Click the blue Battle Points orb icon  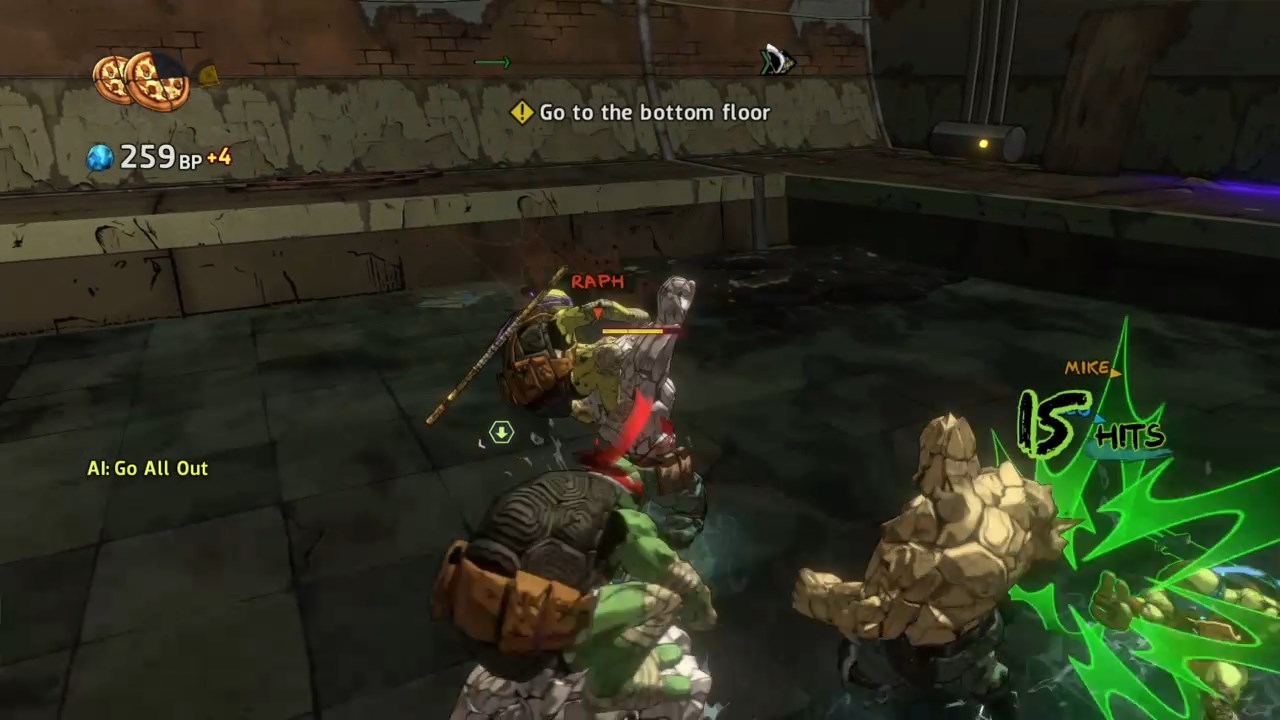coord(100,157)
